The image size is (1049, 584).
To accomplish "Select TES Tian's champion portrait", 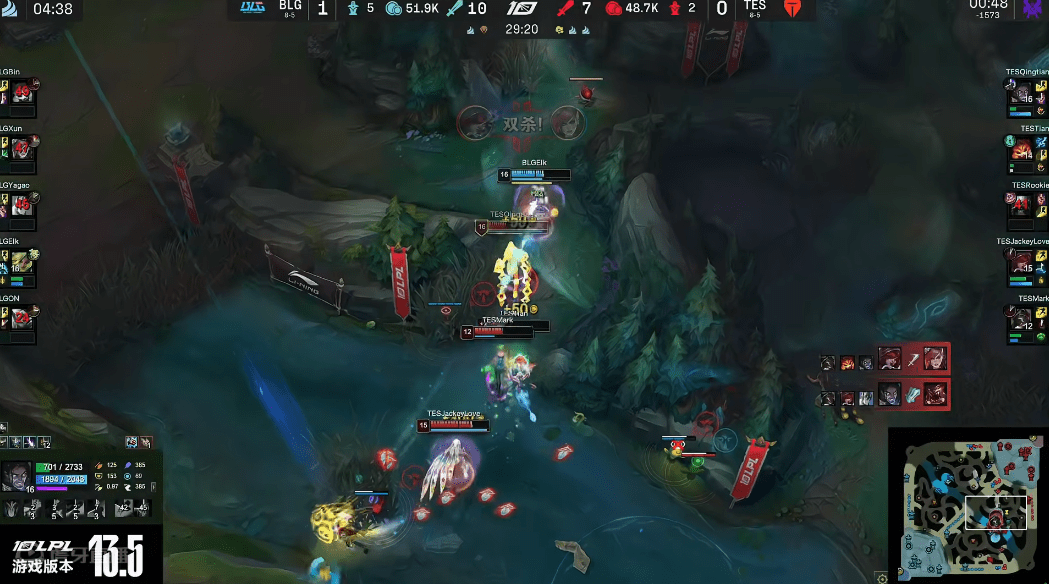I will [x=1025, y=151].
